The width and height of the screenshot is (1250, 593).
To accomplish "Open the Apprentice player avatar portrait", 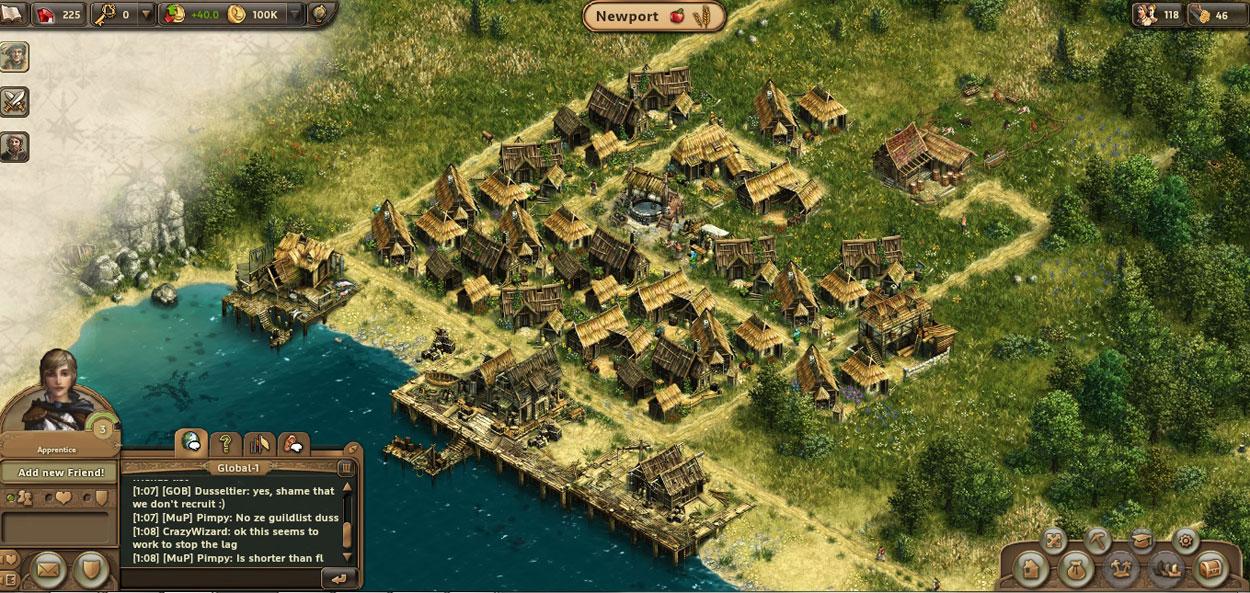I will 60,392.
